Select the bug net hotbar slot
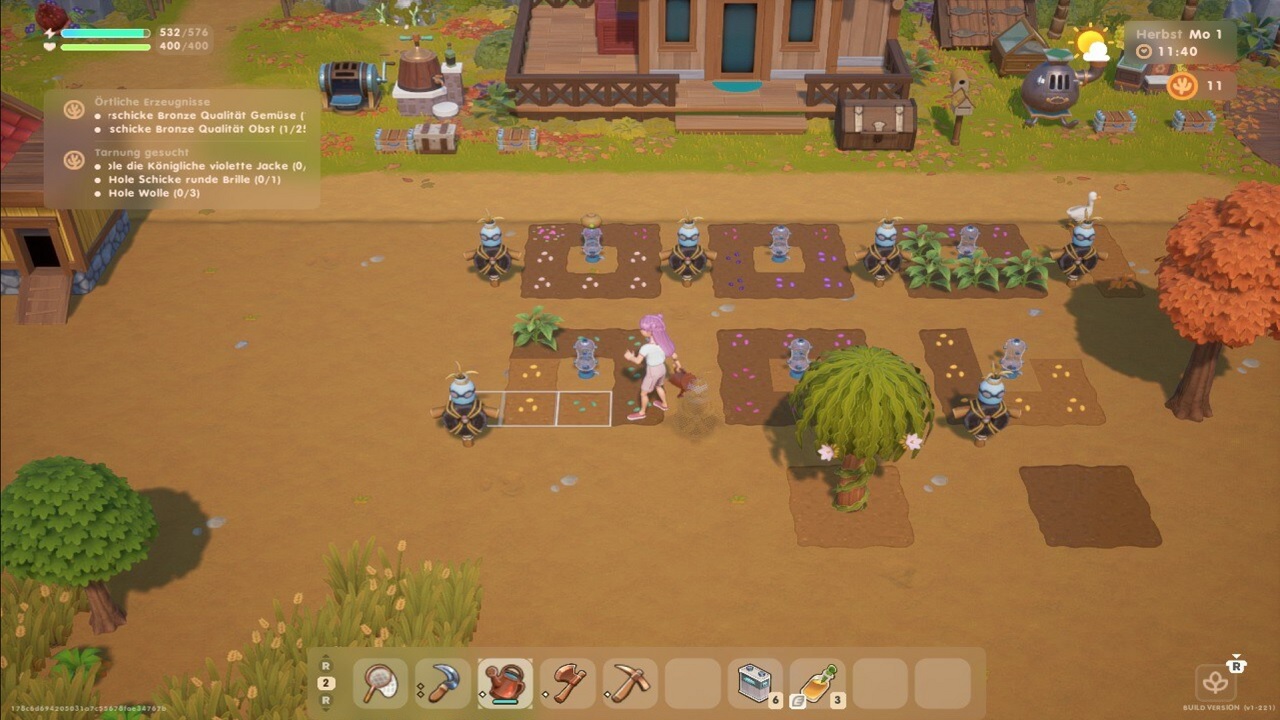 [380, 683]
